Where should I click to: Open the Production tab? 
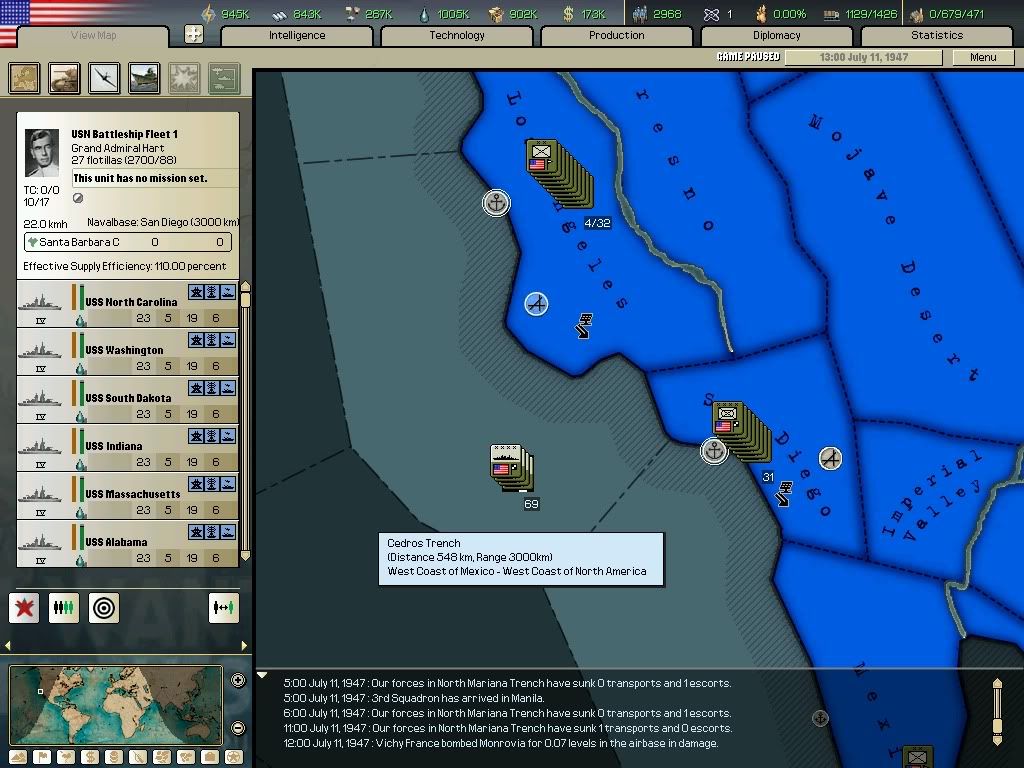617,36
